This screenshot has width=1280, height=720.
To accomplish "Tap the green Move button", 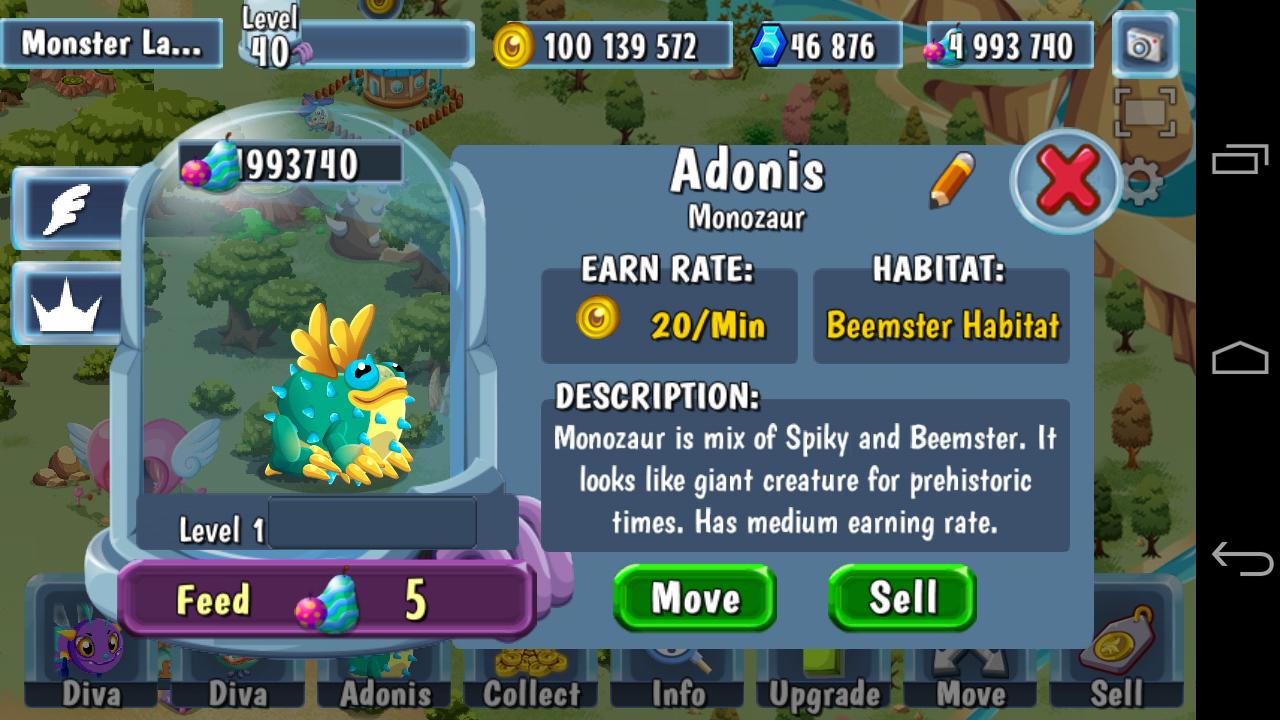I will (695, 598).
